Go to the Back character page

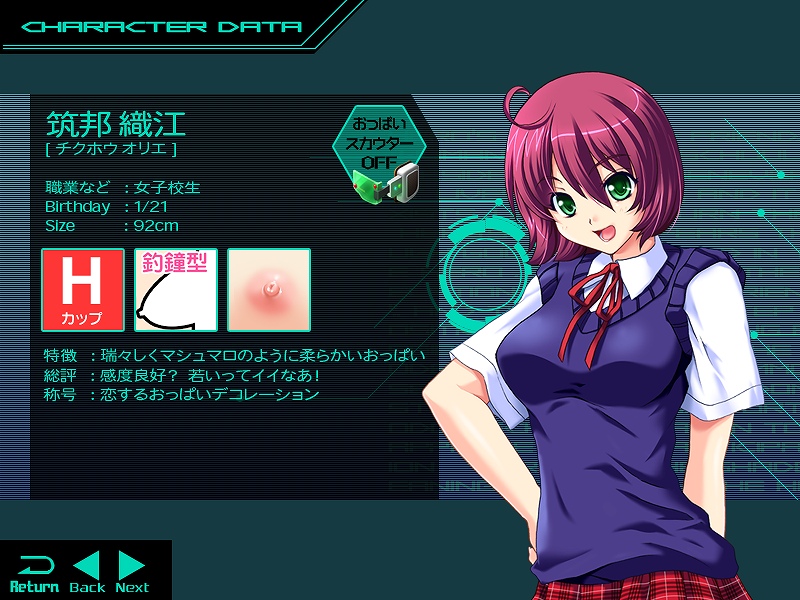(88, 572)
